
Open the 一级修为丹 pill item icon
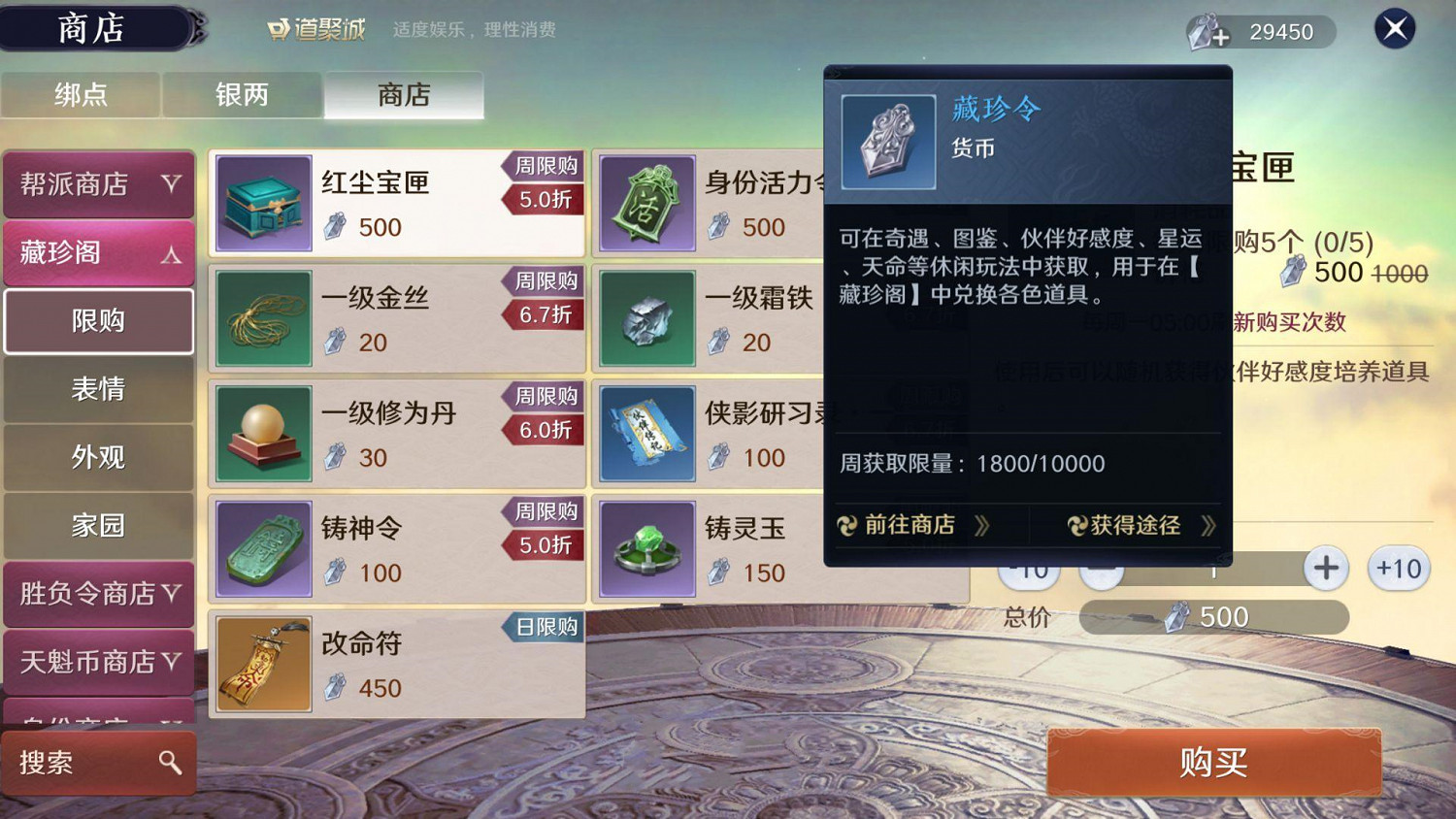tap(262, 432)
